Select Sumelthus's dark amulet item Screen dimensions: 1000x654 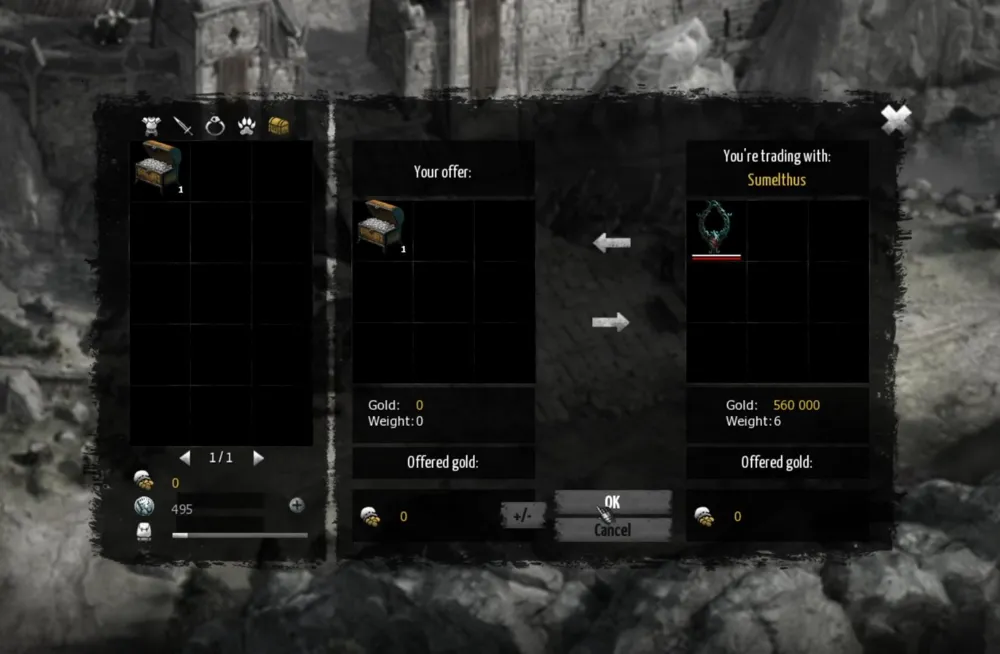tap(716, 228)
